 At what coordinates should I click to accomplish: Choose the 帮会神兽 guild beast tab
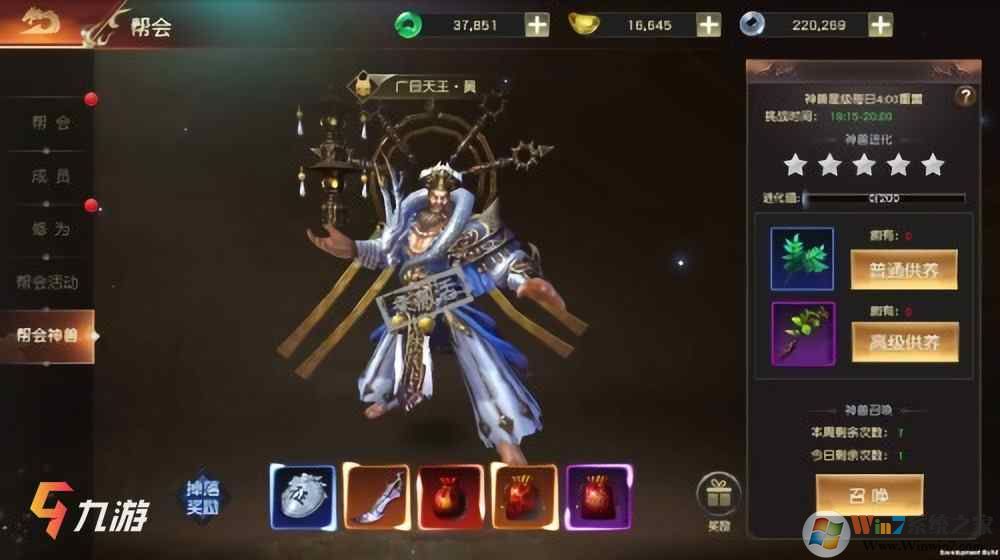[x=48, y=335]
